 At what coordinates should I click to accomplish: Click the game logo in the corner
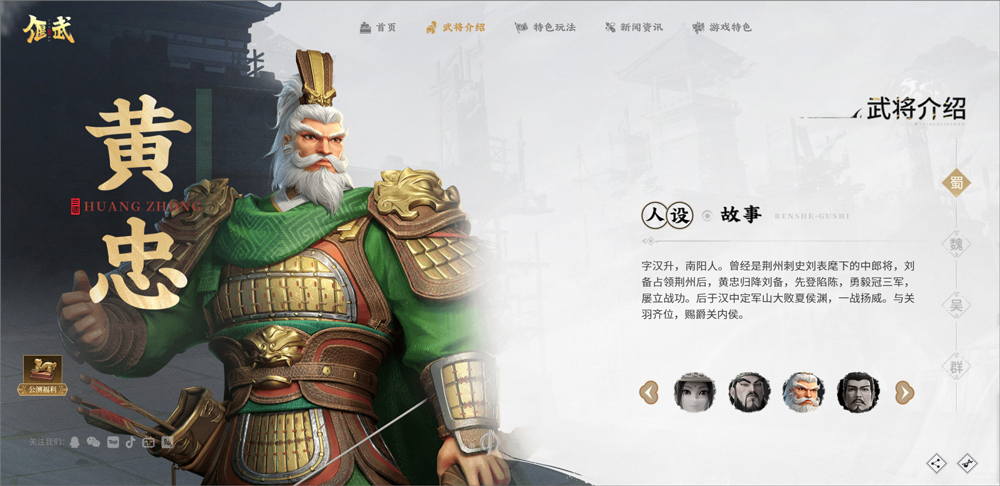[50, 27]
